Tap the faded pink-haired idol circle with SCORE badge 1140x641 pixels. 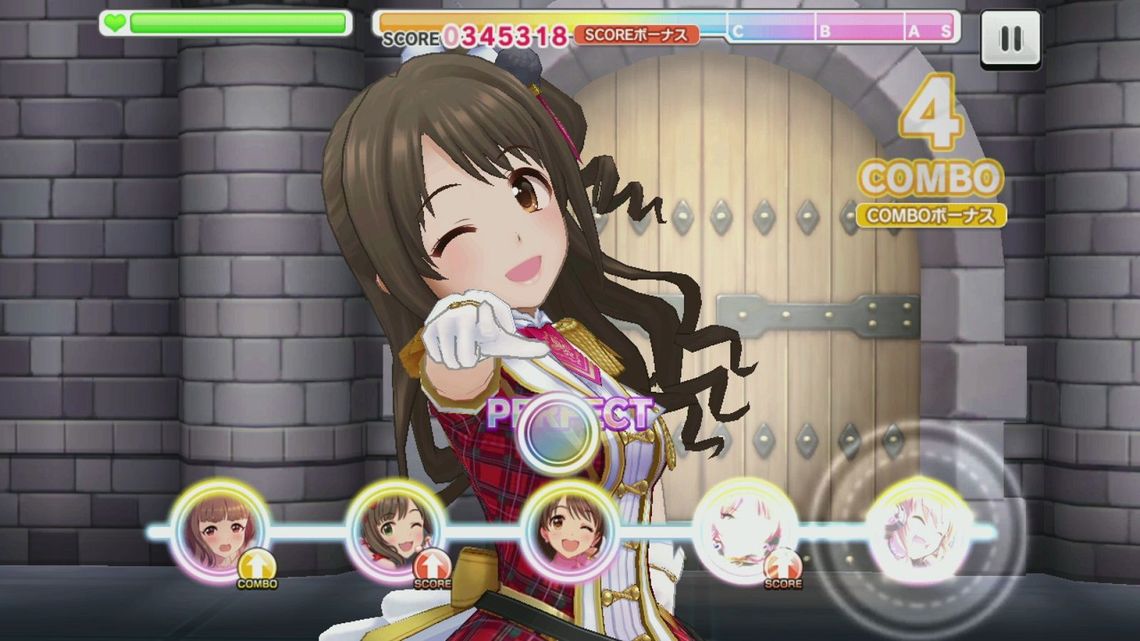[746, 531]
